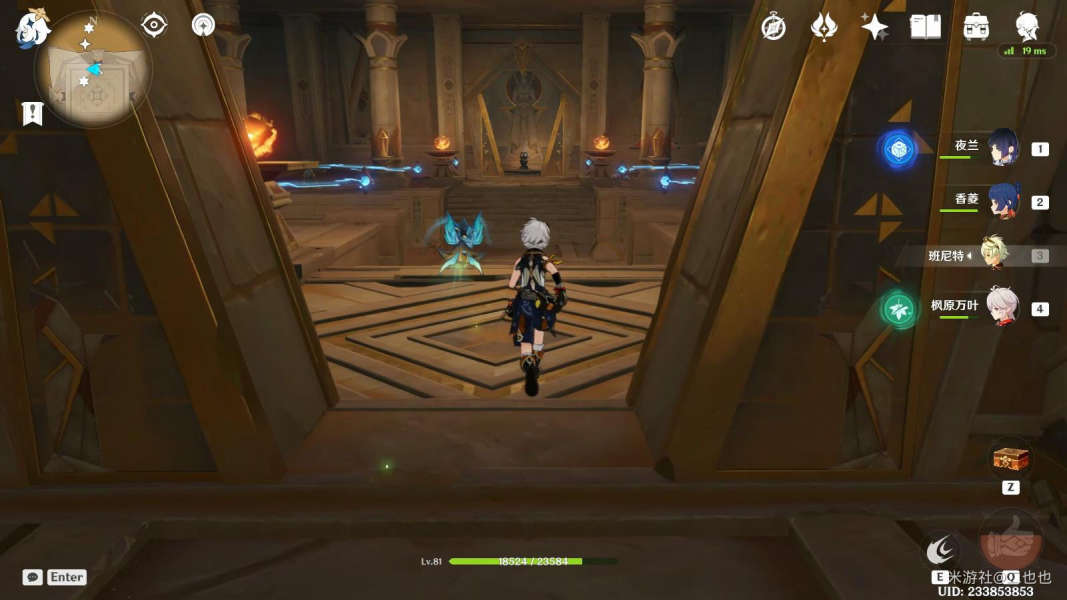Click the round signal icon near the minimap
This screenshot has width=1067, height=600.
[x=204, y=24]
